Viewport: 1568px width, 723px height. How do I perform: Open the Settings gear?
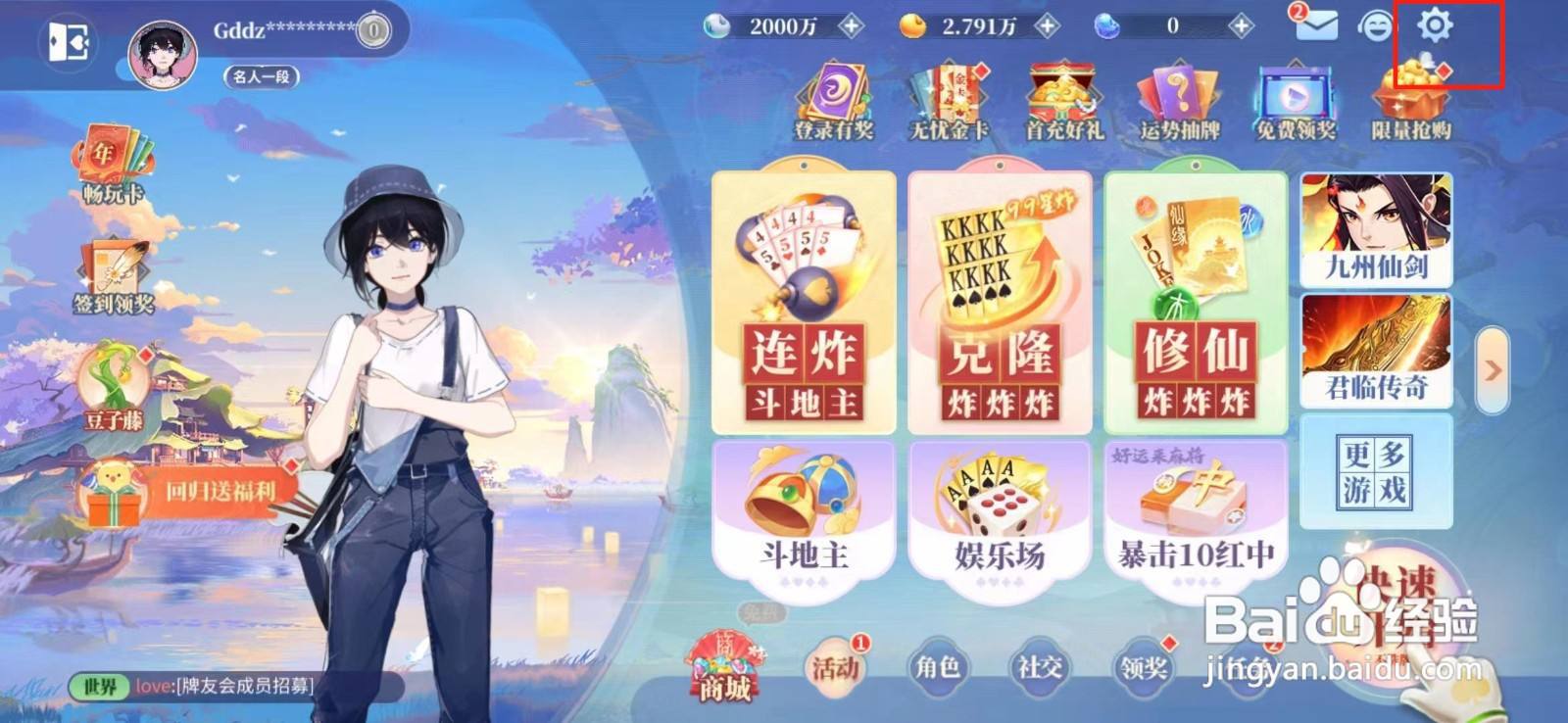[x=1435, y=29]
